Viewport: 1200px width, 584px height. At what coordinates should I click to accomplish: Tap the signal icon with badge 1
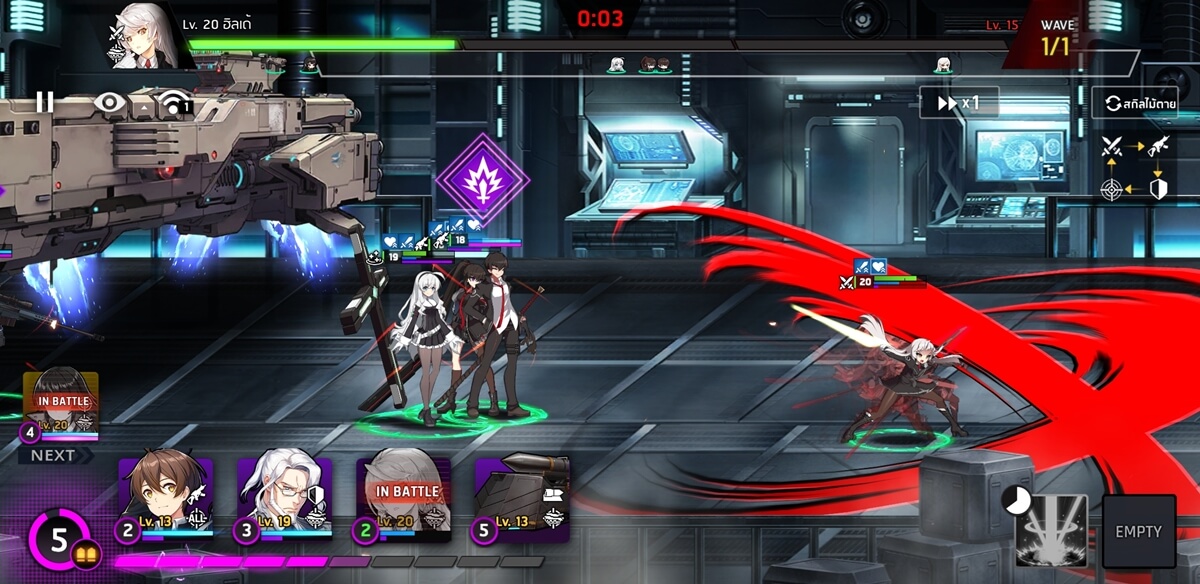175,103
